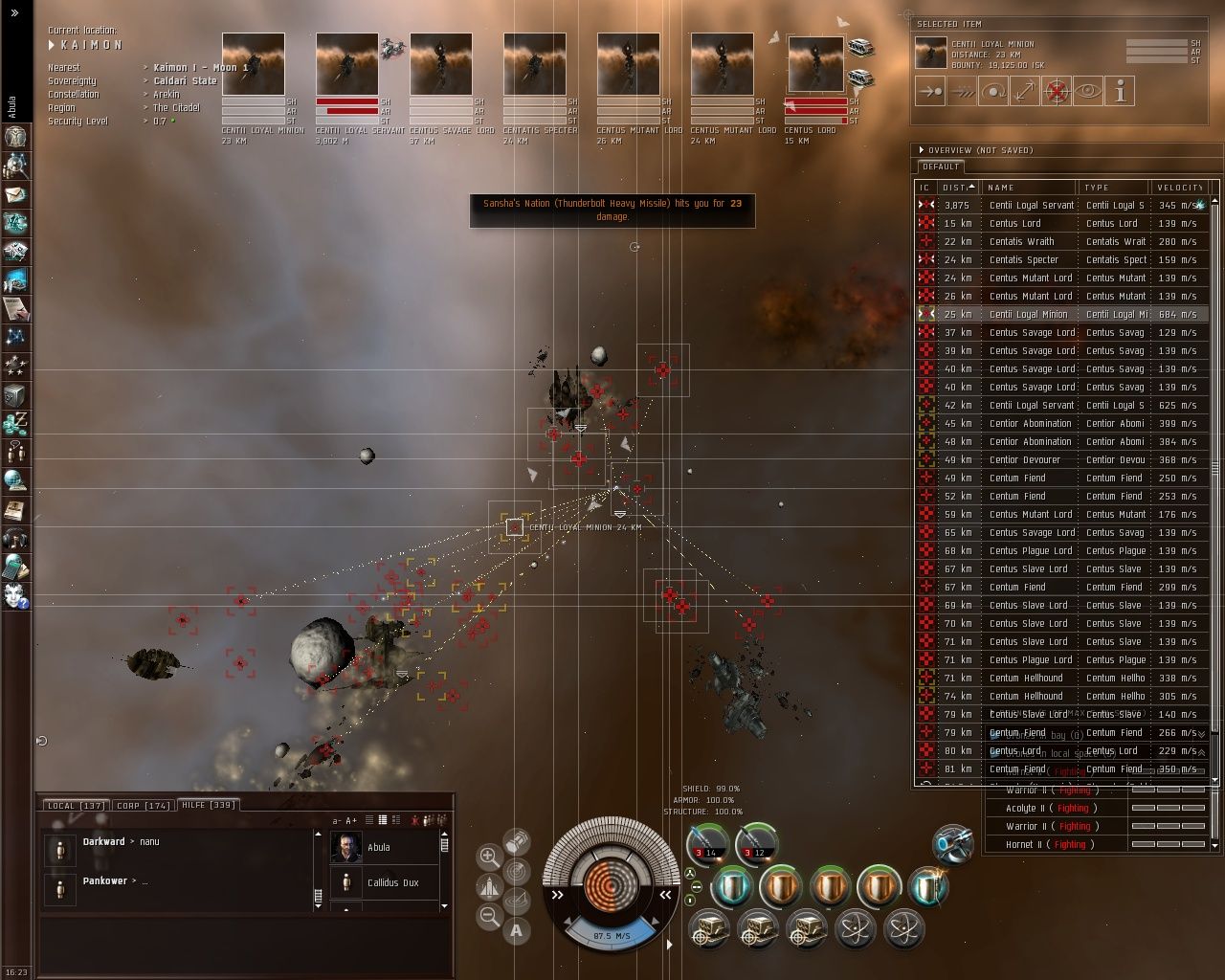The image size is (1225, 980).
Task: Toggle autopilot with the A button
Action: click(x=517, y=929)
